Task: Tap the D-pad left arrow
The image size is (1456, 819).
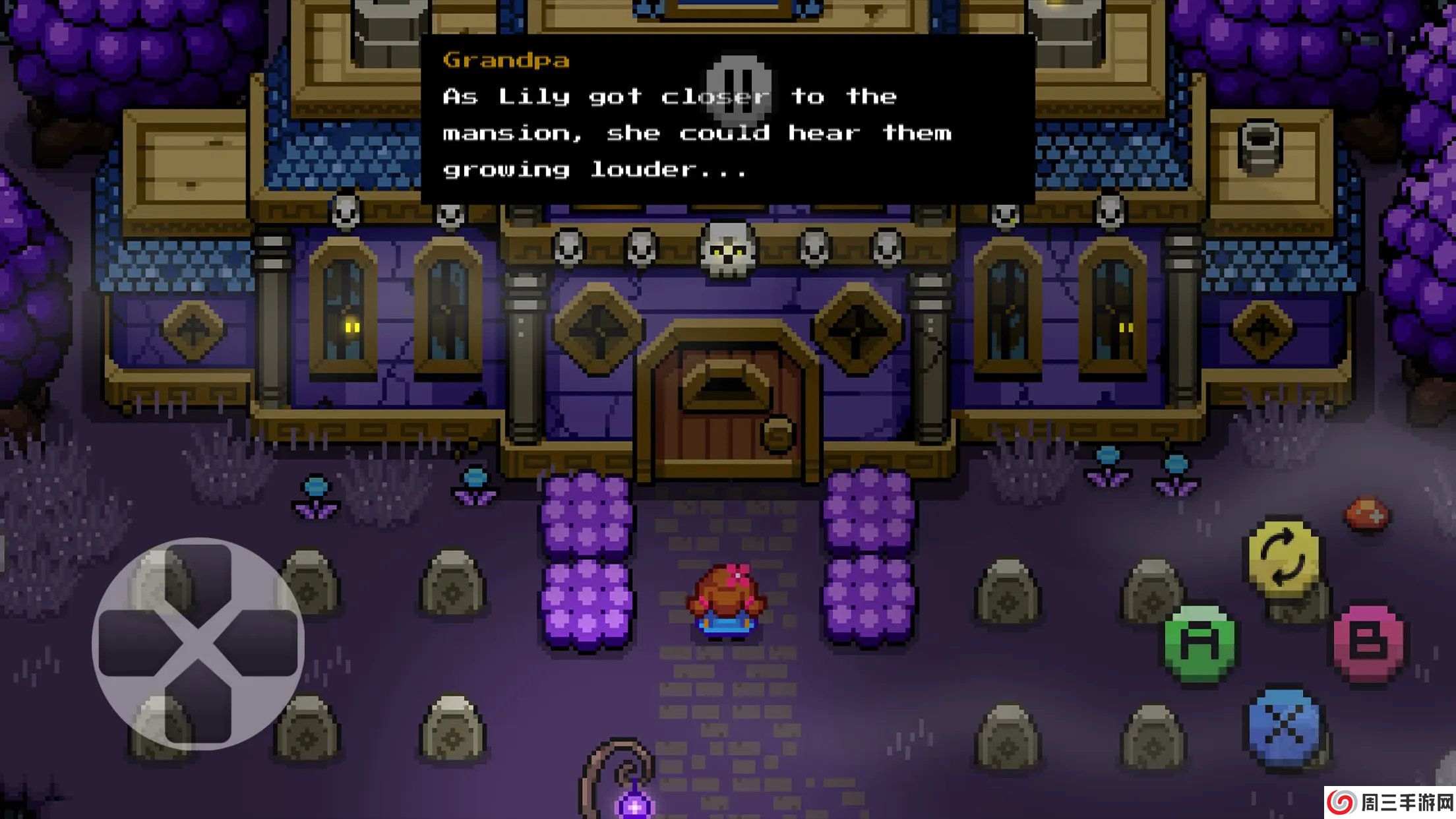Action: 133,644
